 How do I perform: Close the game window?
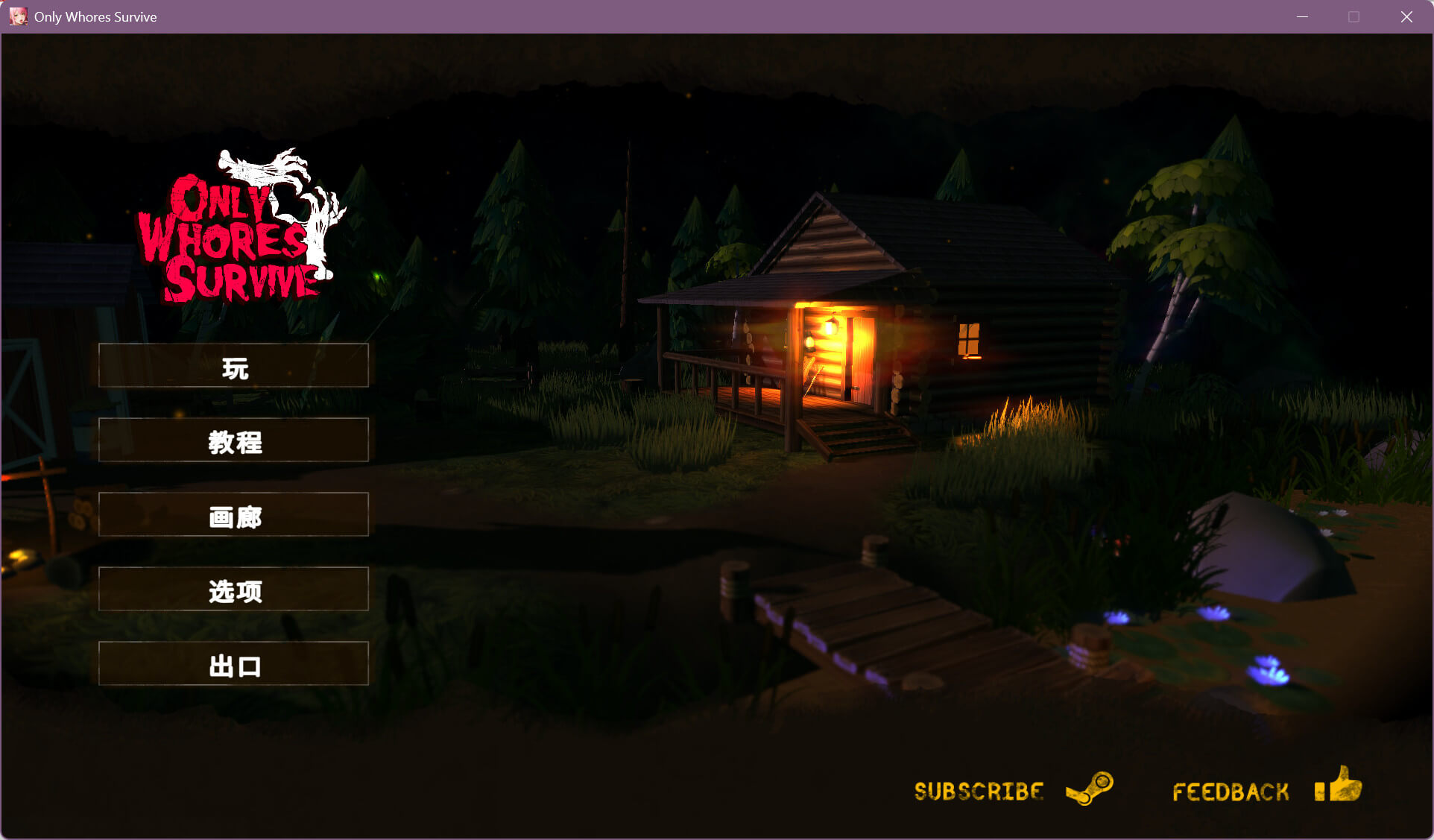(1406, 16)
